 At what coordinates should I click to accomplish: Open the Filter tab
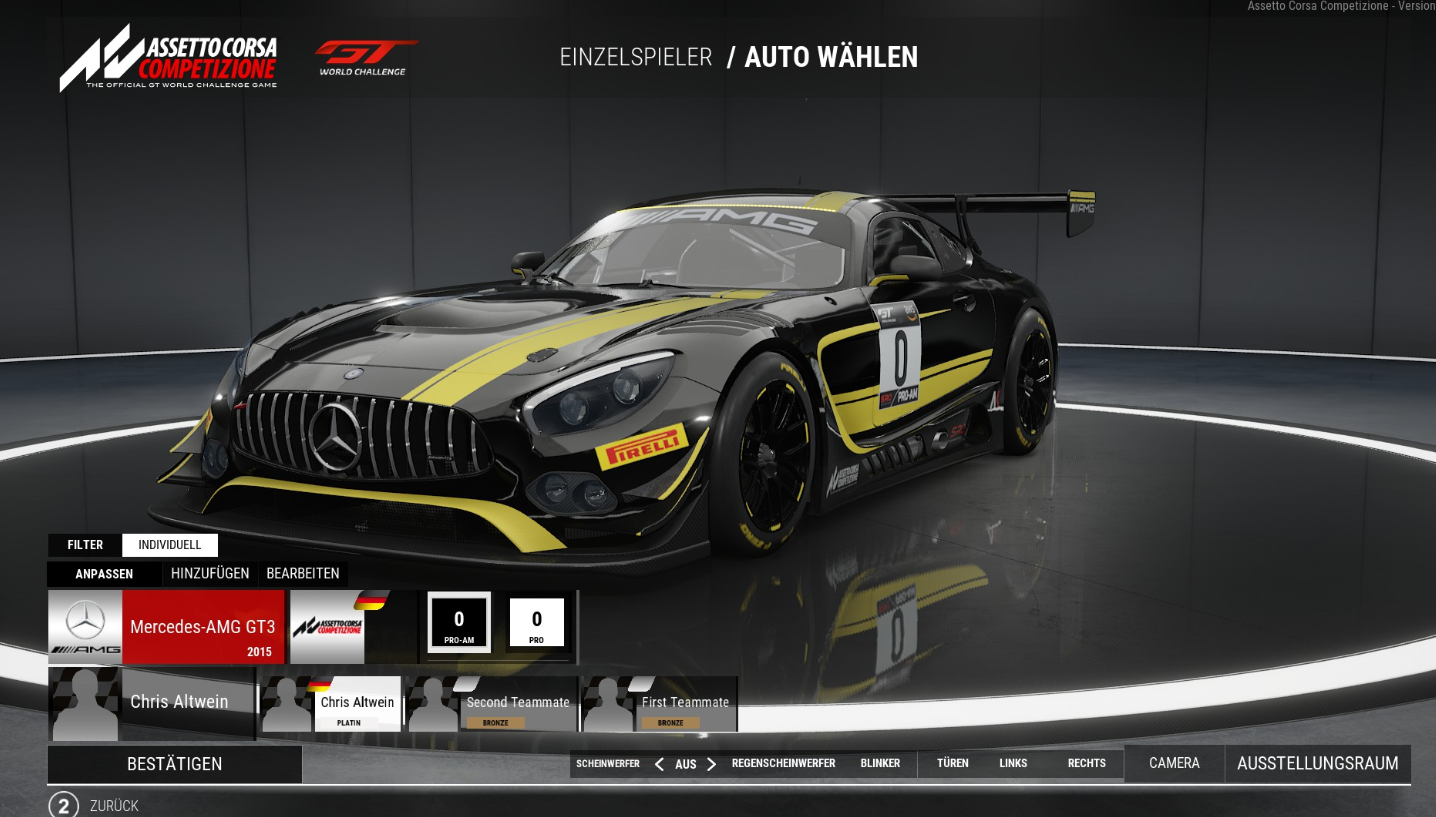tap(85, 545)
